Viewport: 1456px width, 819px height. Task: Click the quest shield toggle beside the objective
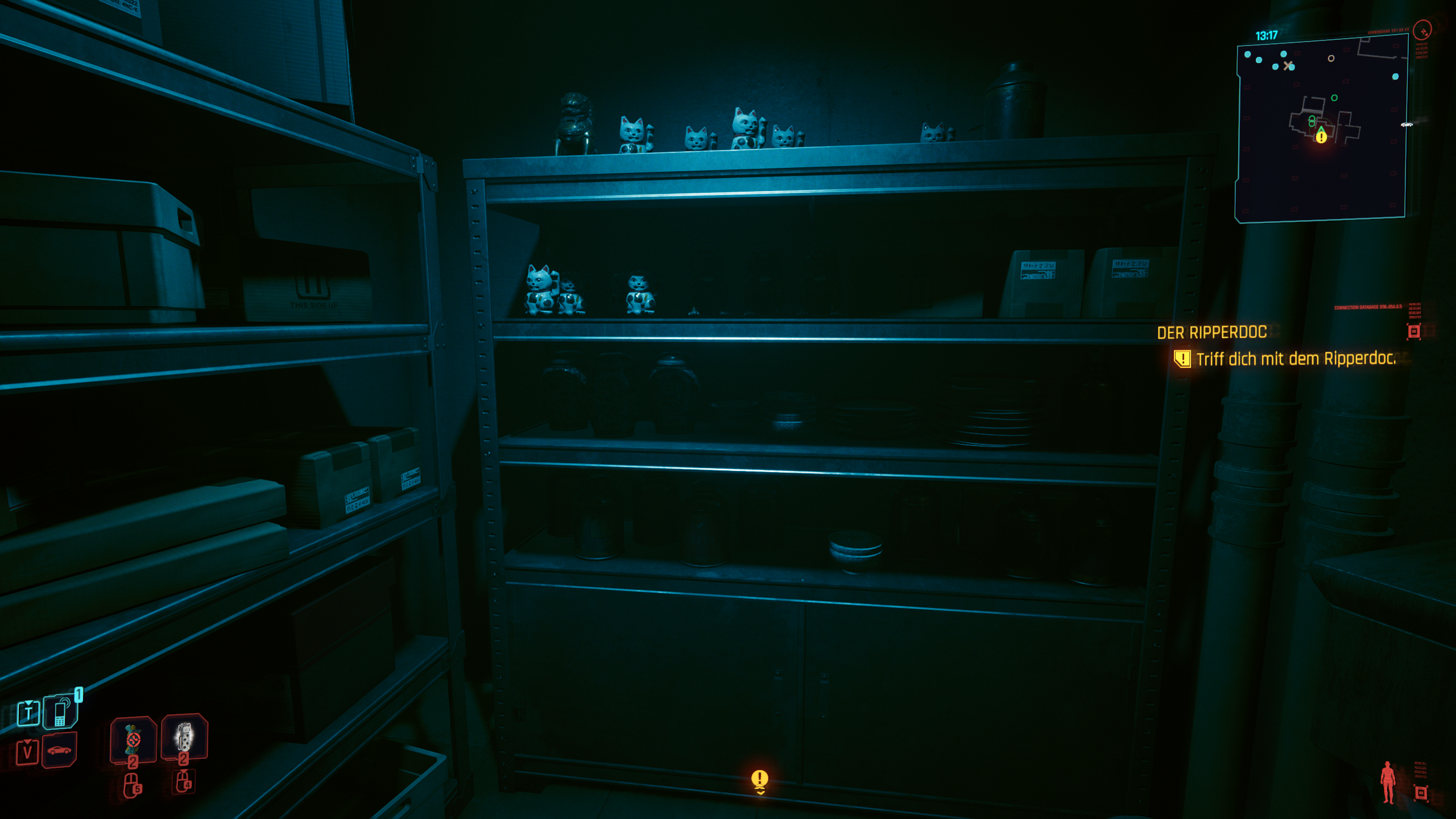1182,359
